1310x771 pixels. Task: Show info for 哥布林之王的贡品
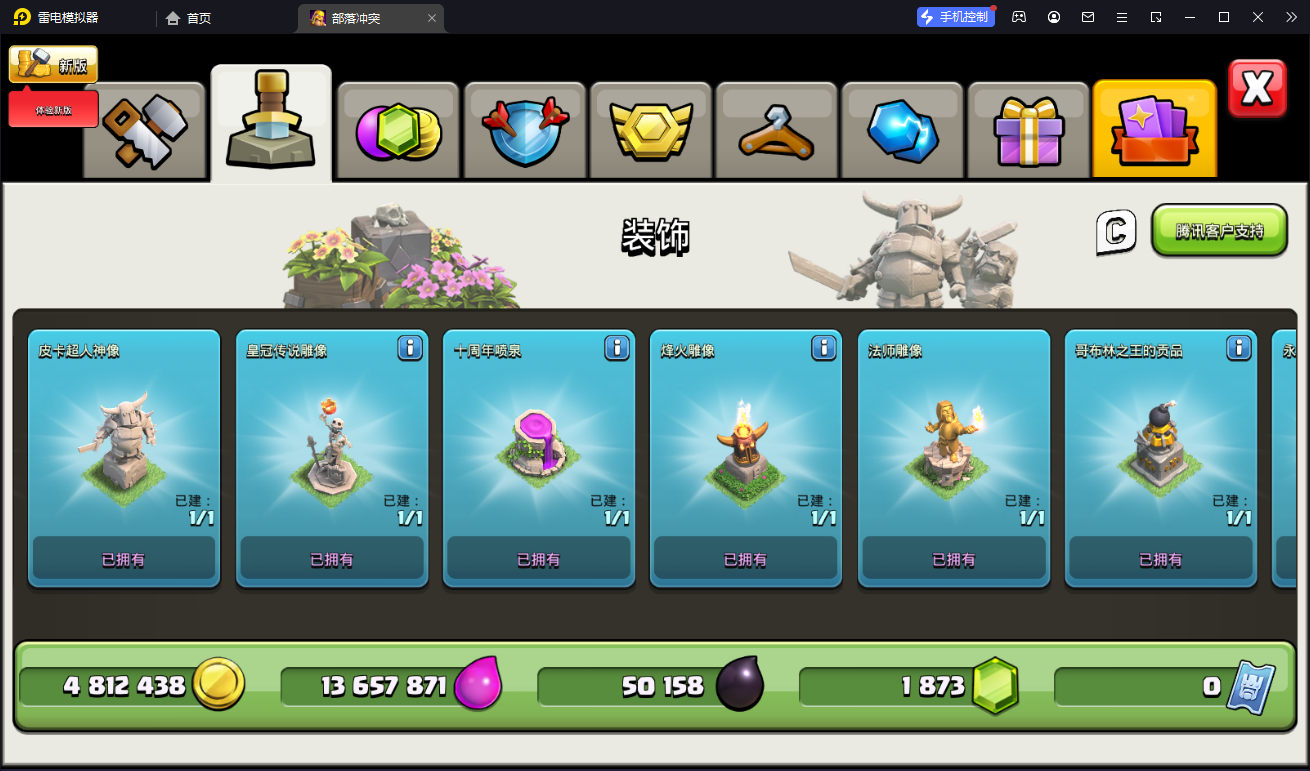[1239, 348]
